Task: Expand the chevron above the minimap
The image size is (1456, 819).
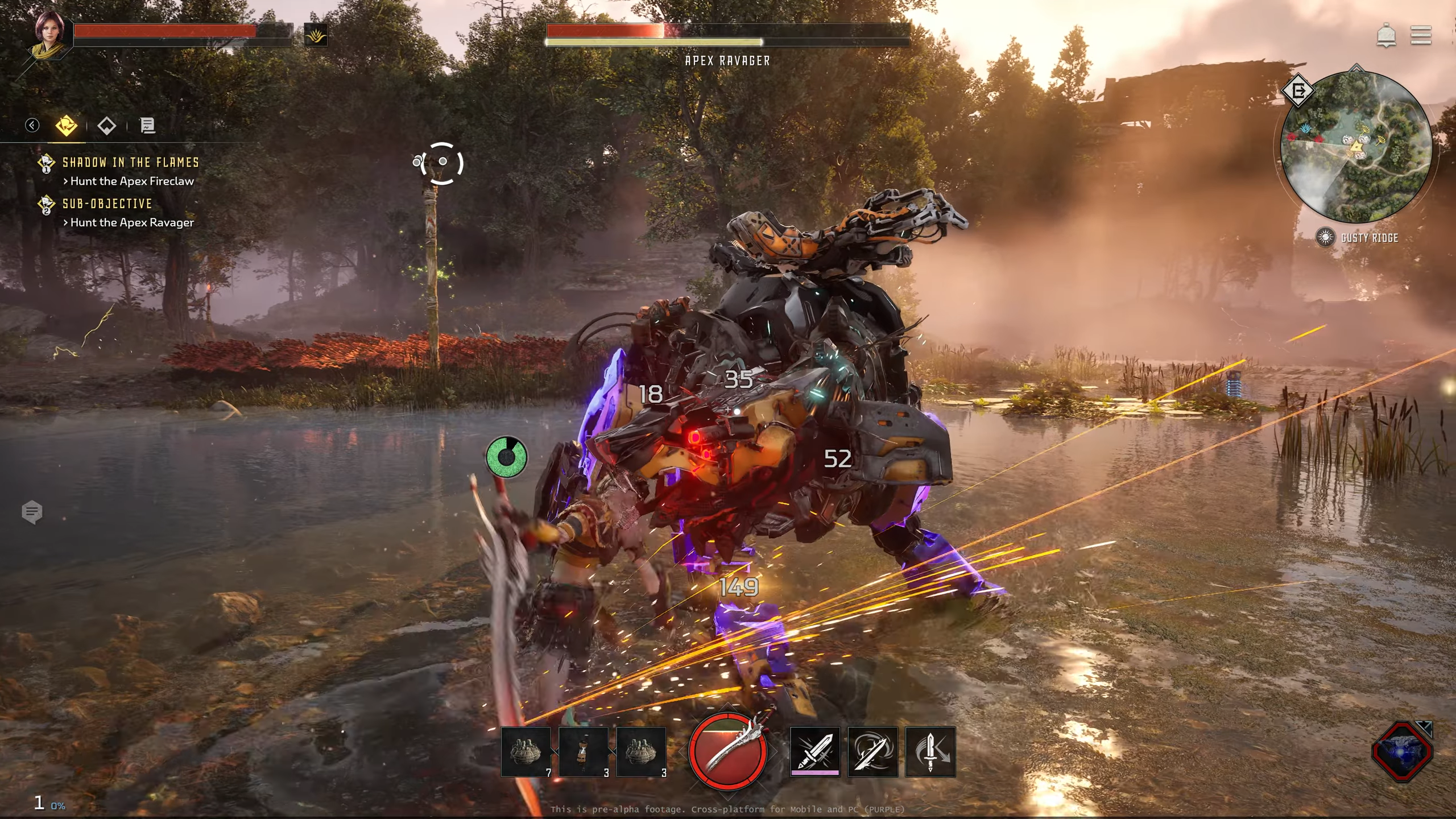Action: coord(1357,67)
